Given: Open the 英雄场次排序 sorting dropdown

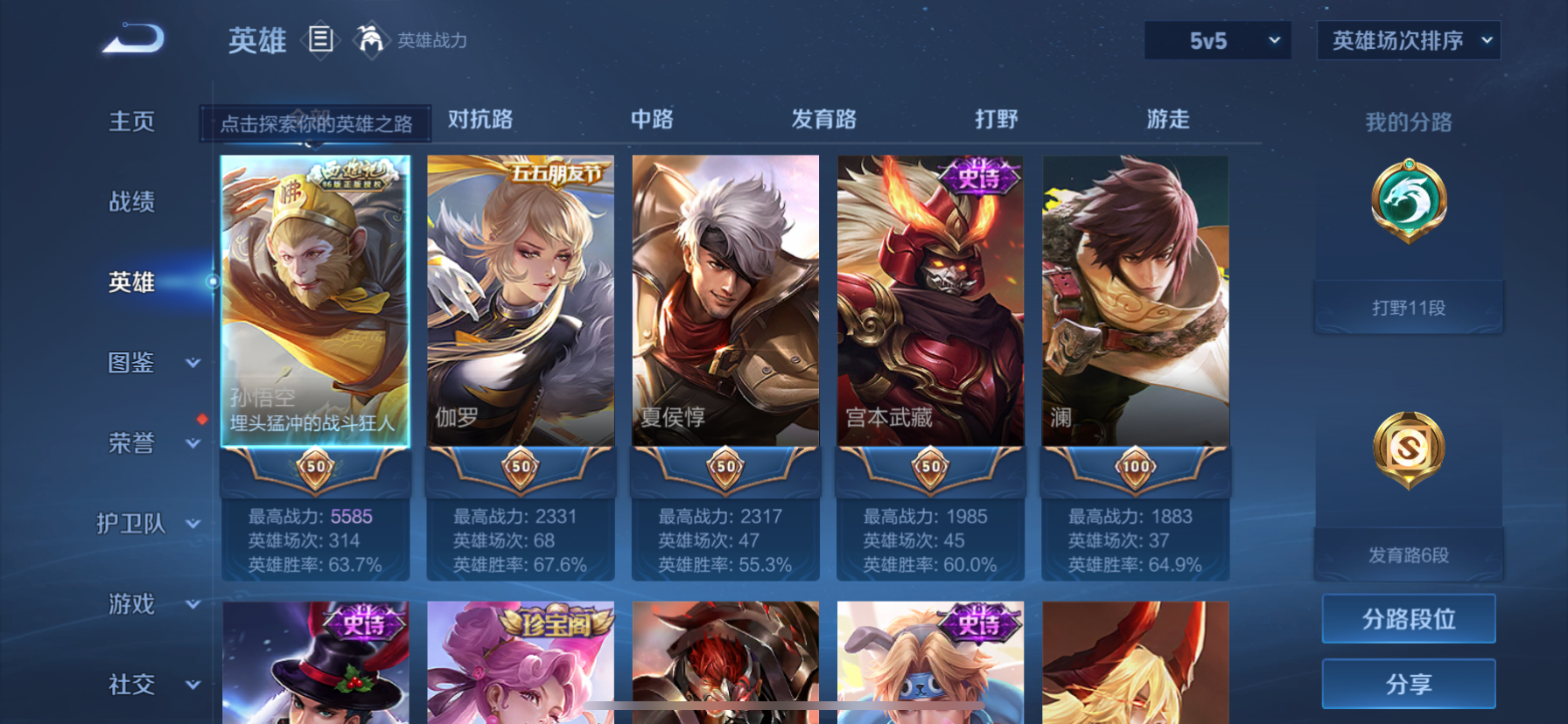Looking at the screenshot, I should click(1408, 40).
